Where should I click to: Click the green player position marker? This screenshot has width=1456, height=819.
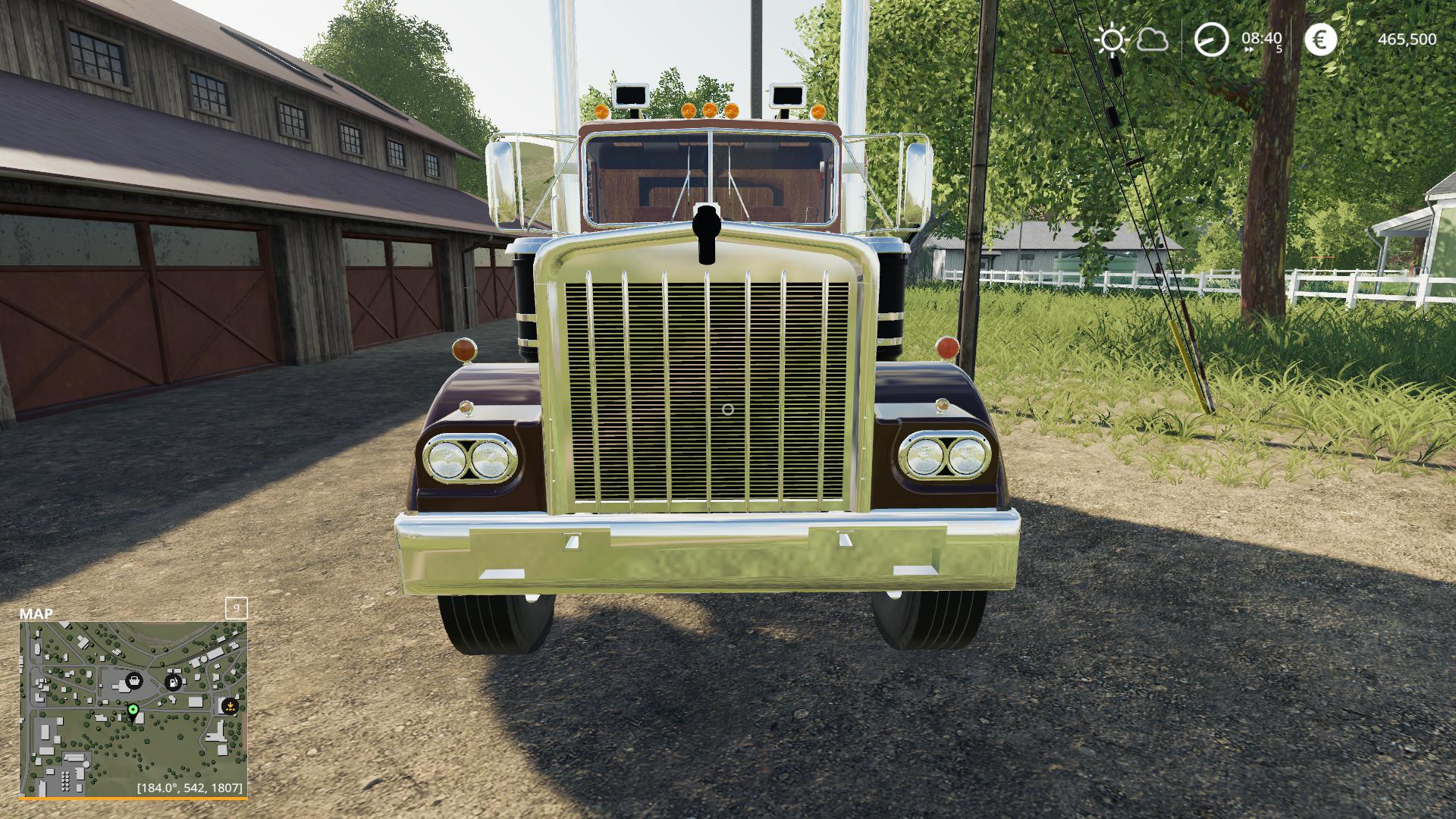click(x=133, y=710)
